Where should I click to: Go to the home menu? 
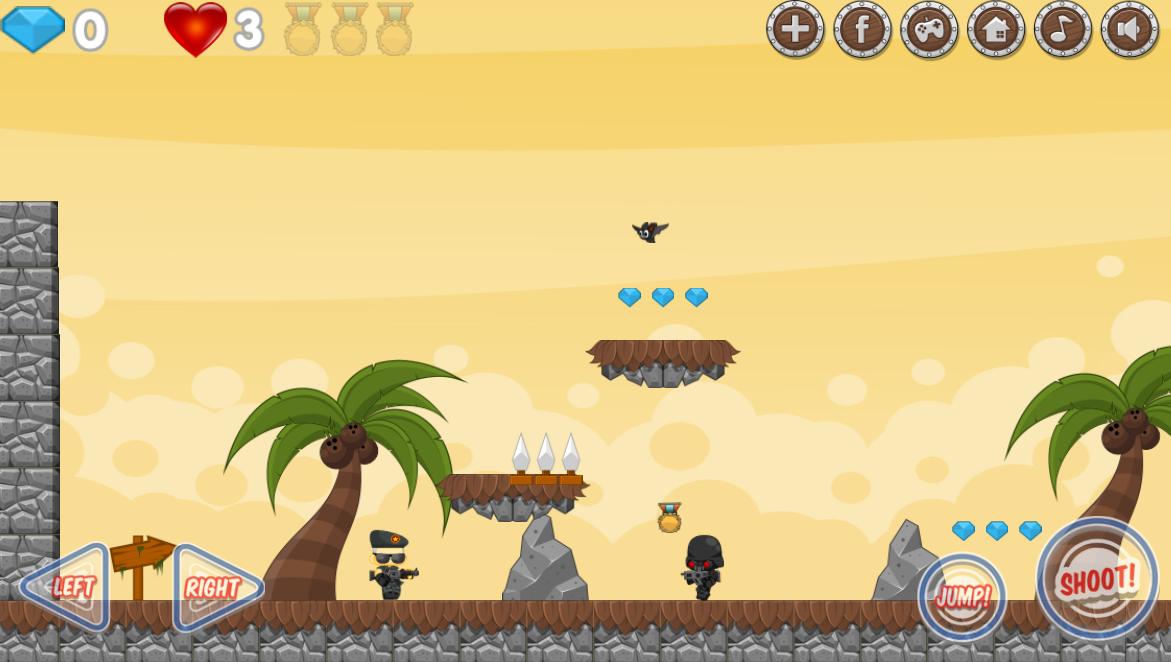(996, 28)
